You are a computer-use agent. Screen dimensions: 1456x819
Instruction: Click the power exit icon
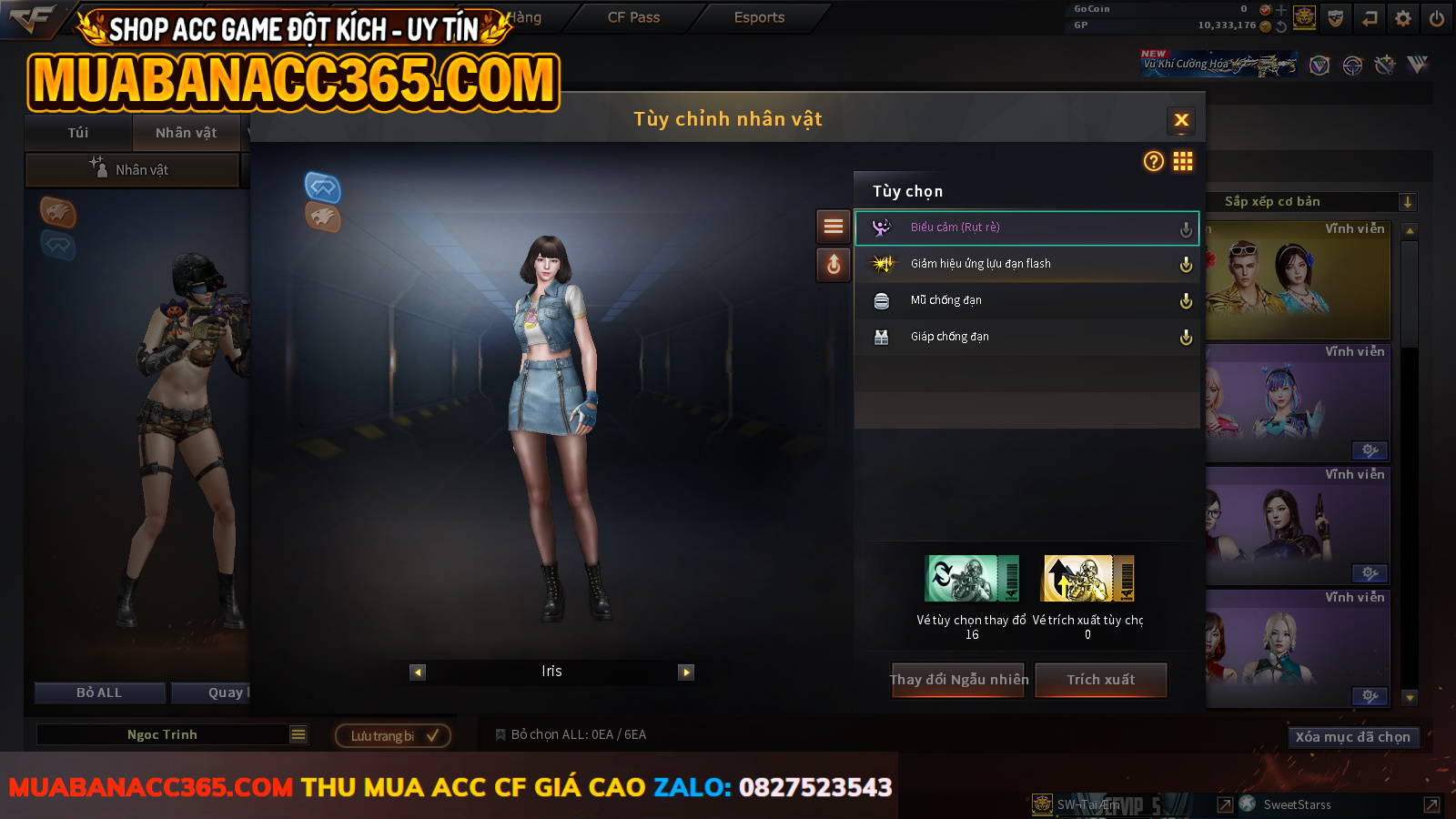coord(1437,18)
